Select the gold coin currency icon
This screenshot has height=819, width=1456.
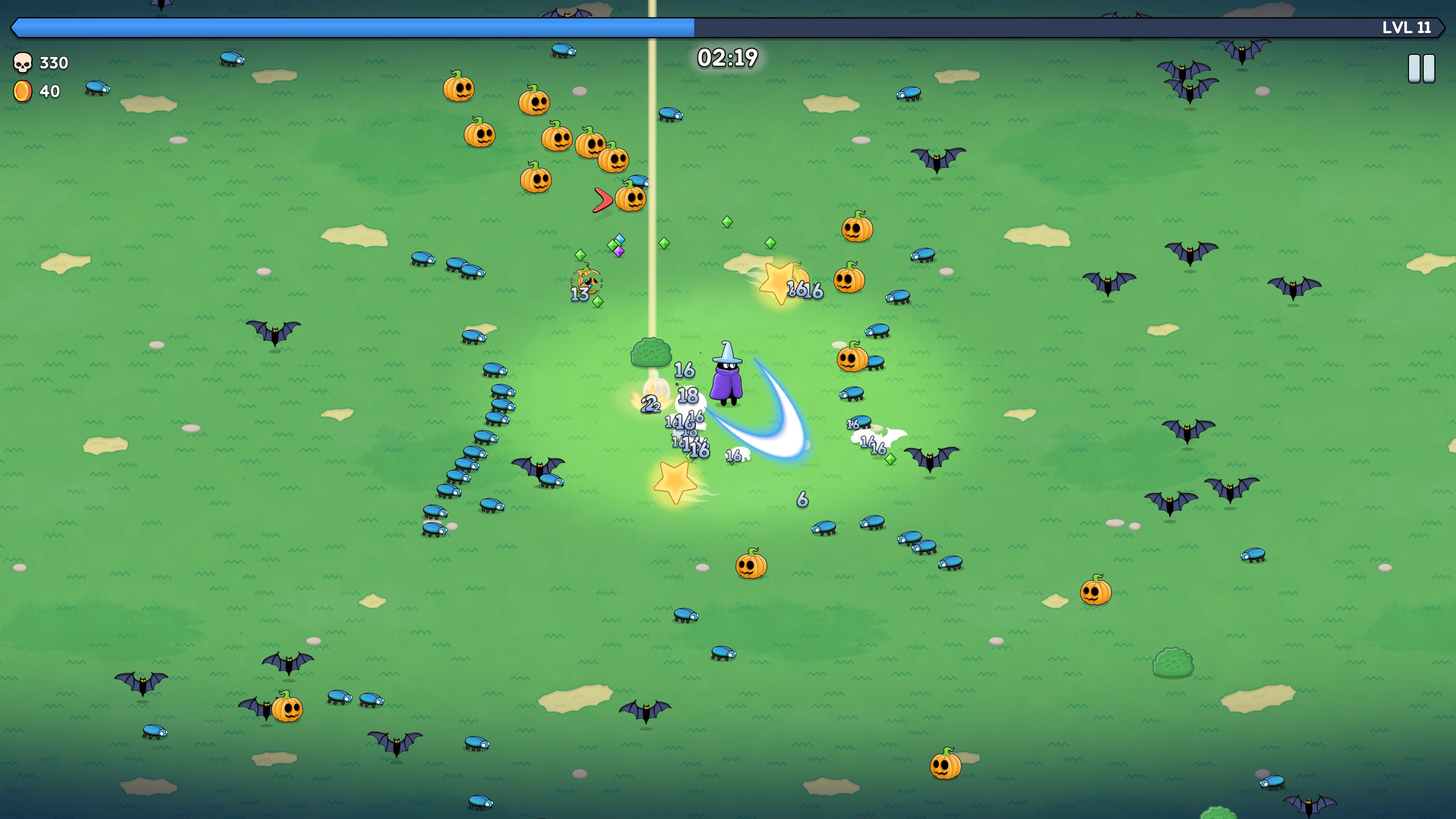click(x=23, y=91)
